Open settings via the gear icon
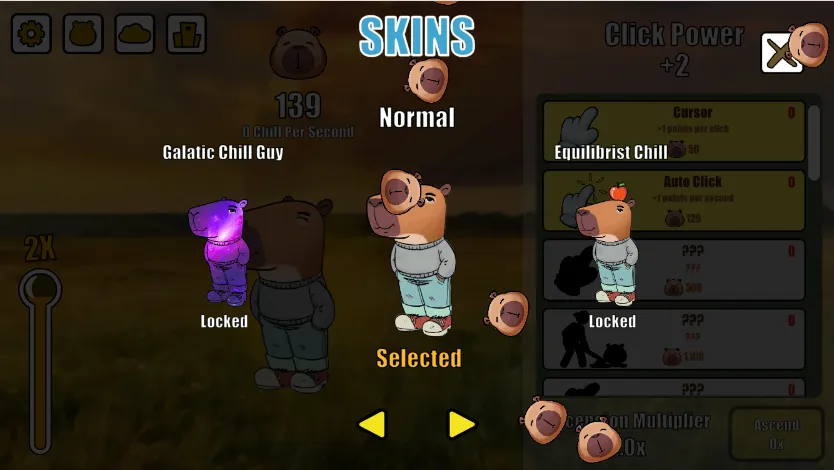834x470 pixels. (32, 34)
